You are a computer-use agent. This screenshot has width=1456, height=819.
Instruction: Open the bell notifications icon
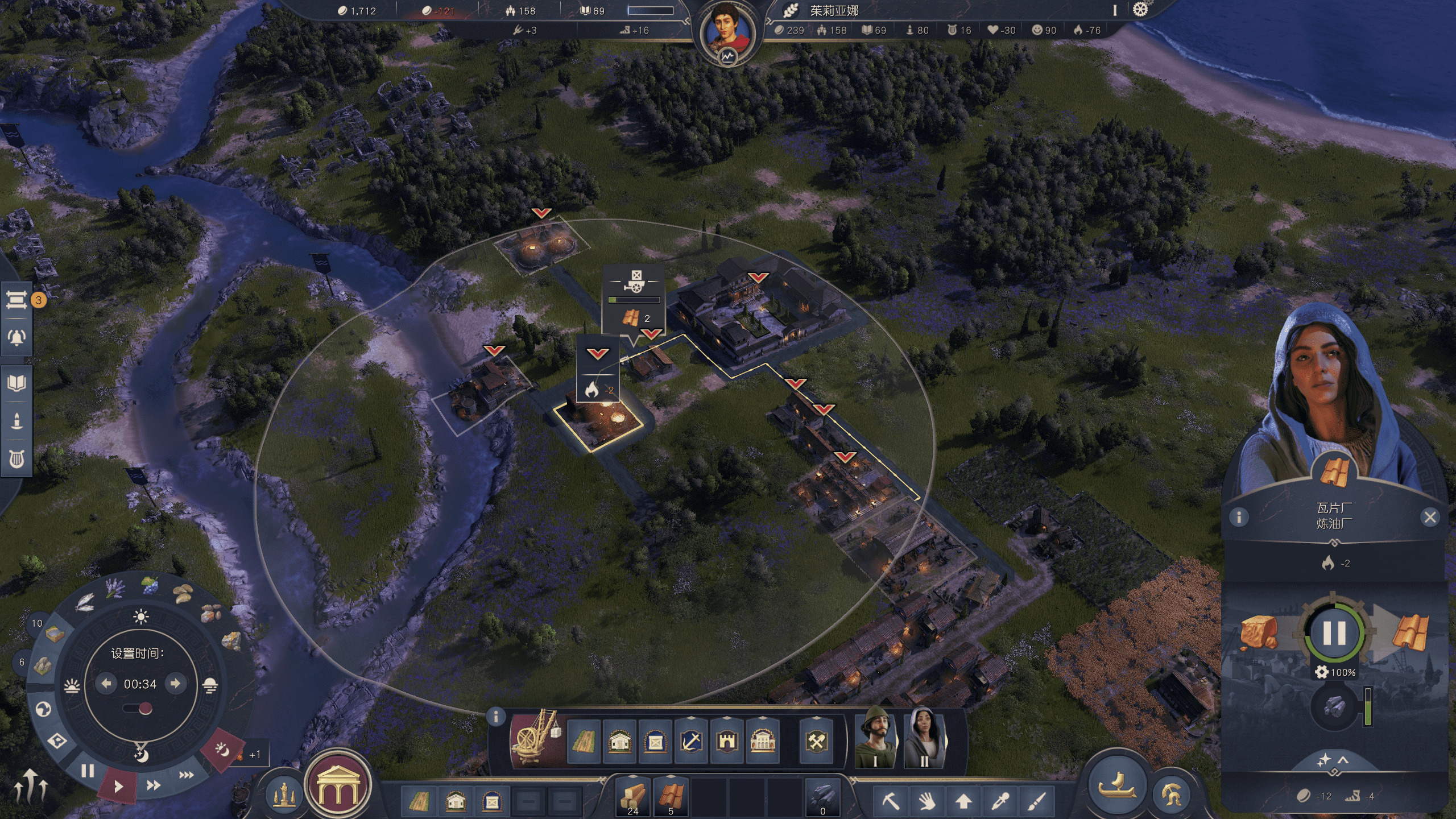click(16, 337)
